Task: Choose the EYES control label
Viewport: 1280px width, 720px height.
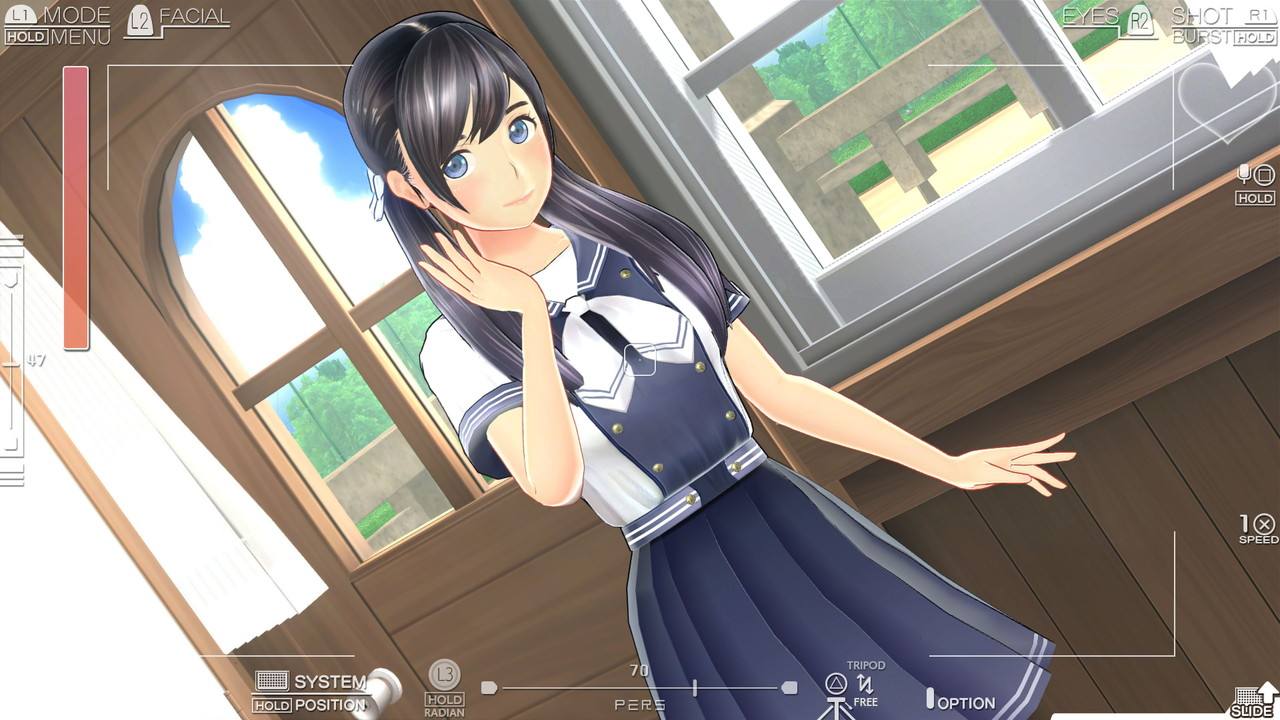Action: [x=1090, y=16]
